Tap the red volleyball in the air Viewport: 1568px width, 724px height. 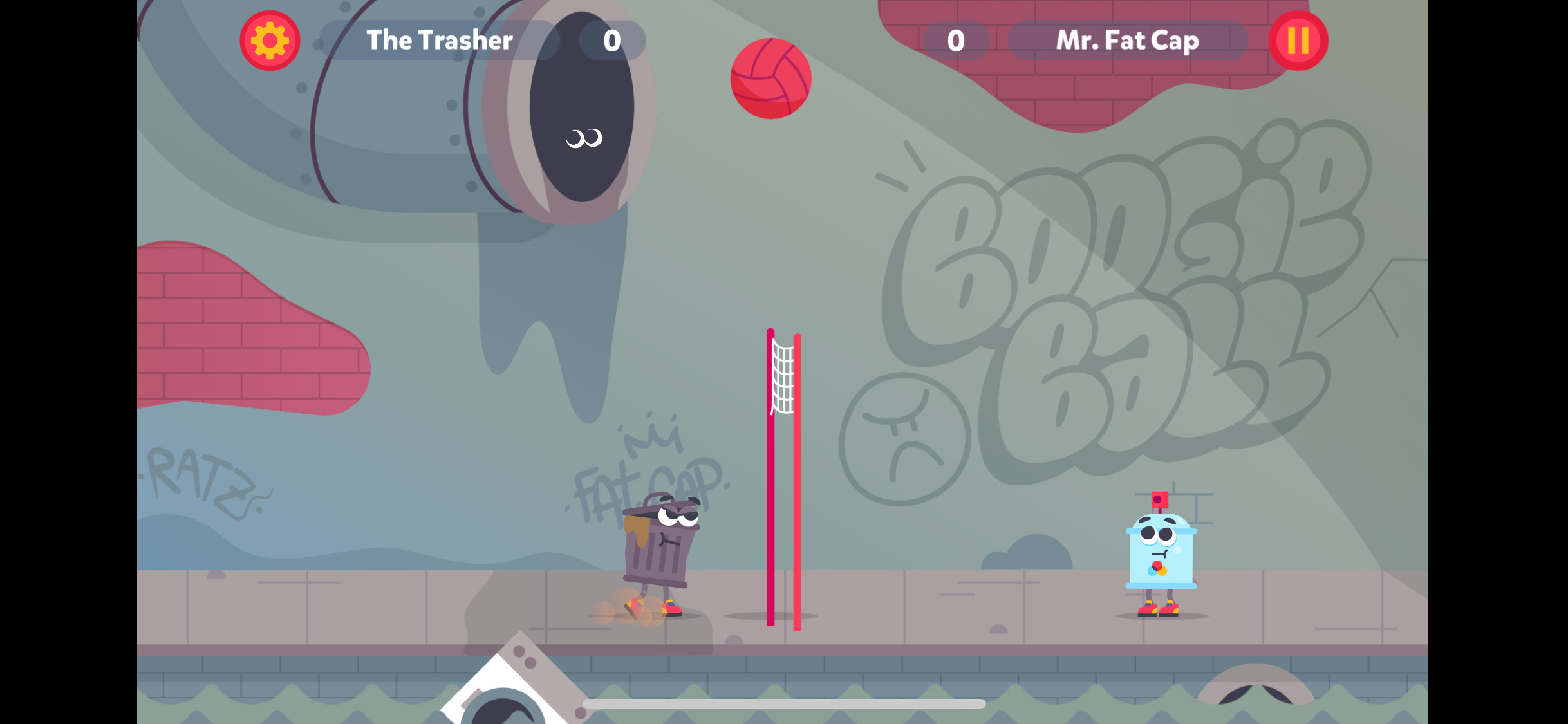point(769,79)
